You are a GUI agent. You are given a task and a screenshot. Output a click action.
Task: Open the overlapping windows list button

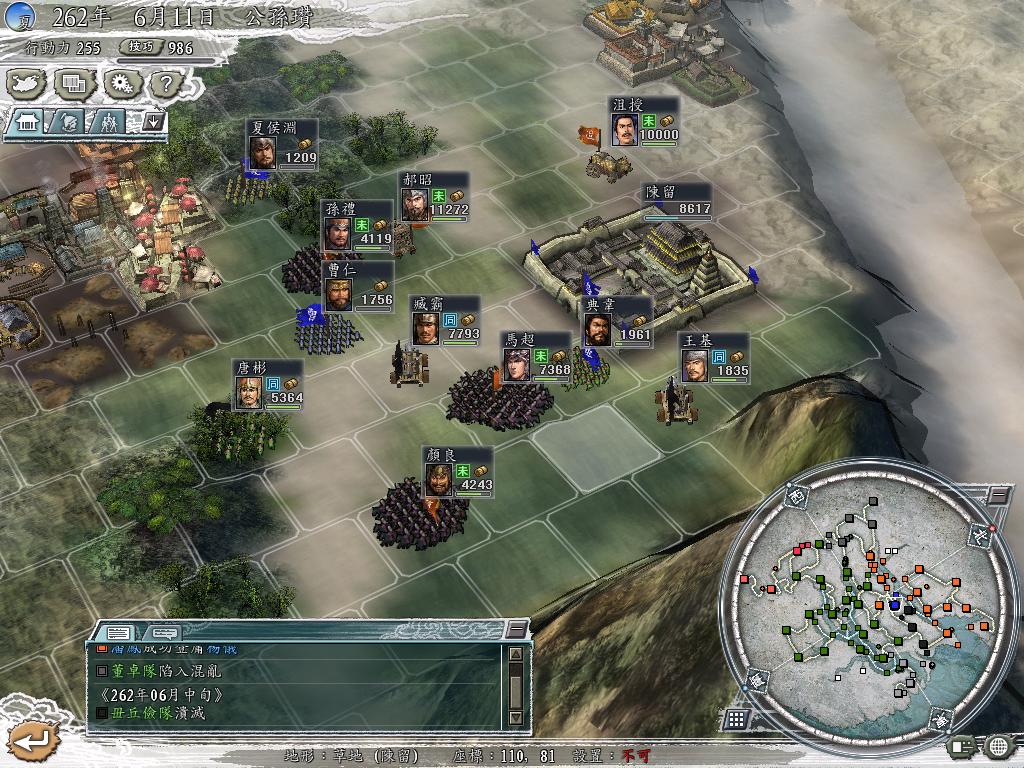coord(74,84)
